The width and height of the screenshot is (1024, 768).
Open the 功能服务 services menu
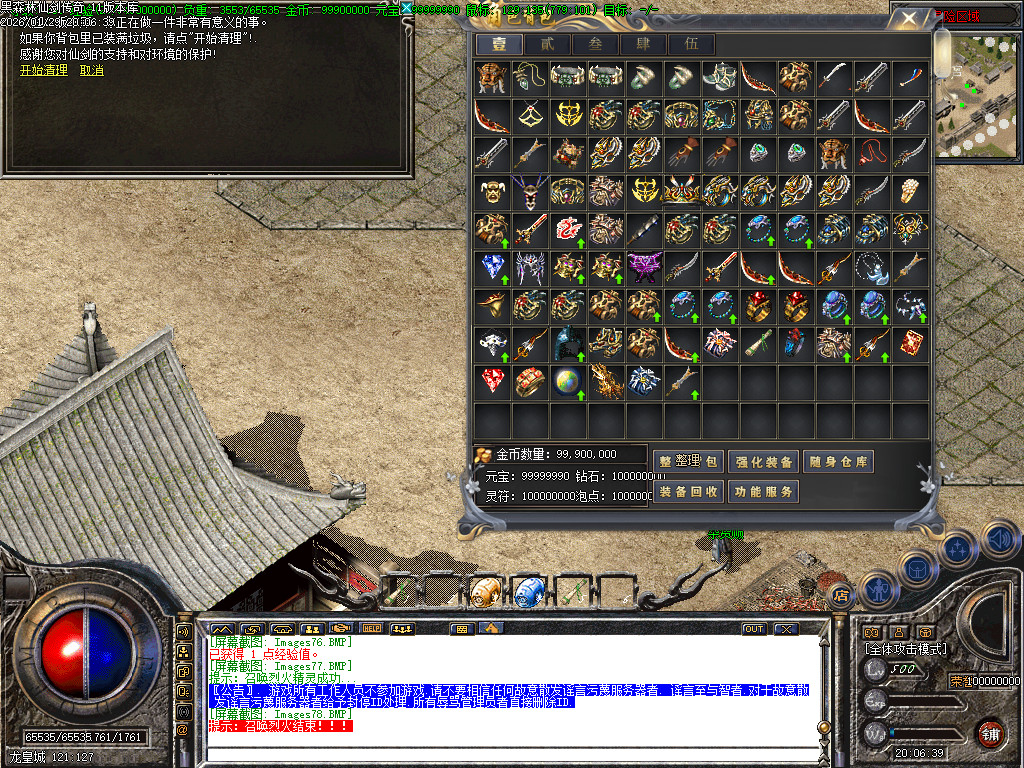tap(763, 492)
